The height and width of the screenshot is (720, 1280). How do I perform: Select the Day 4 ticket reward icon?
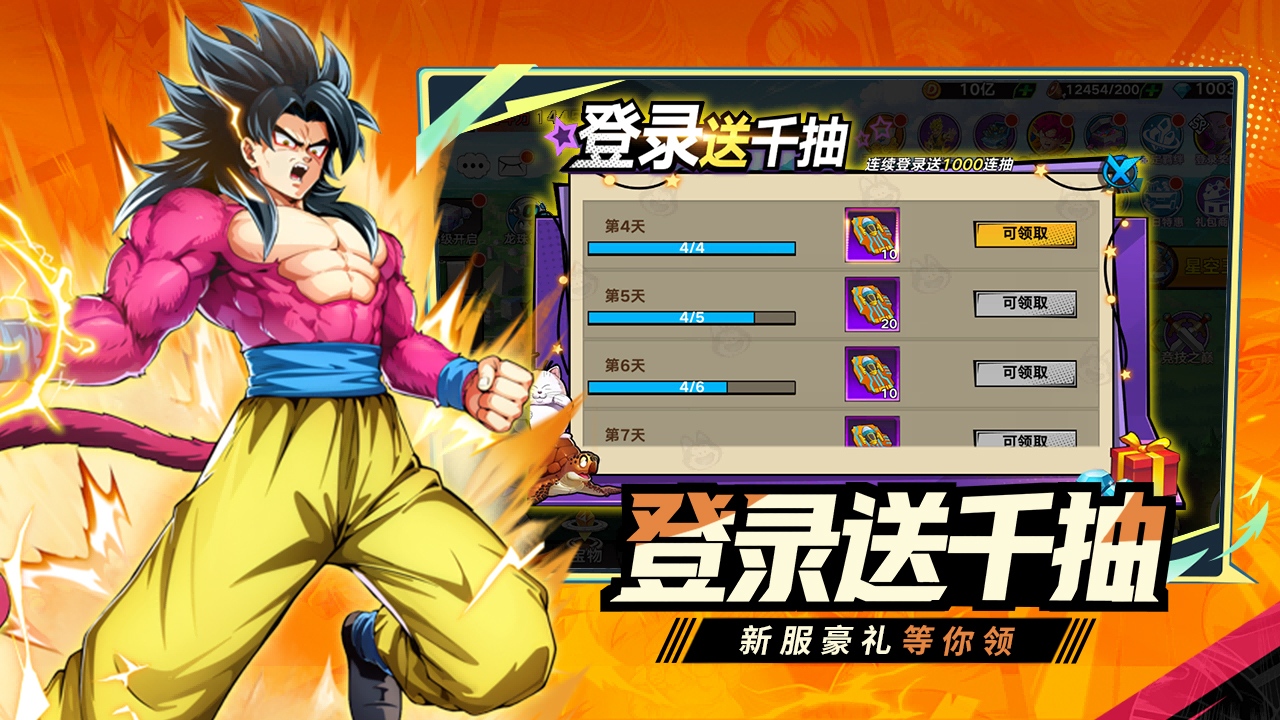click(872, 235)
